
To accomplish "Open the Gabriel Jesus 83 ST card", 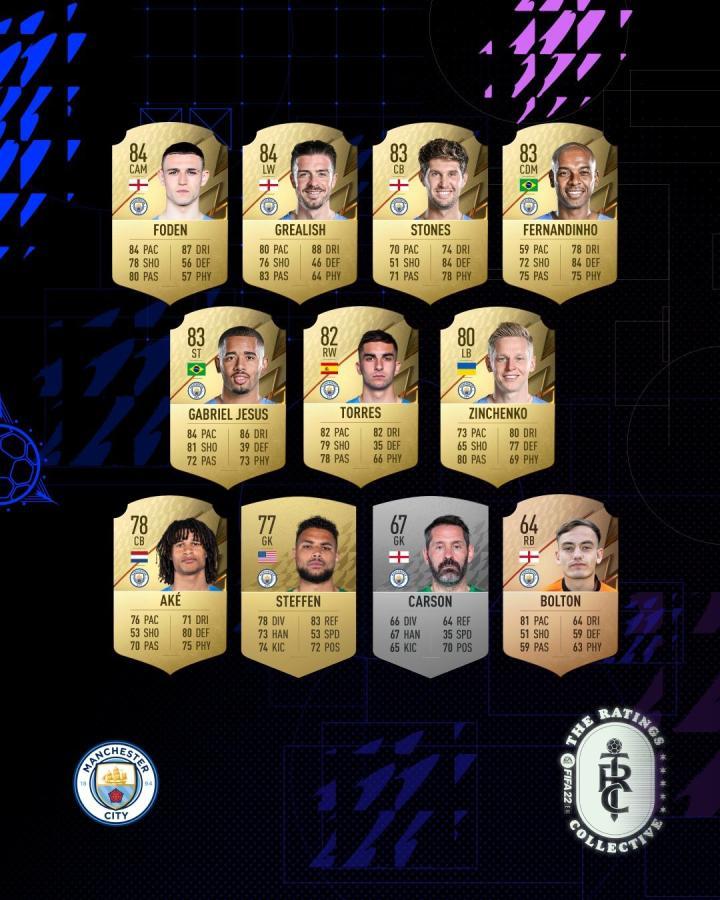I will pos(227,393).
